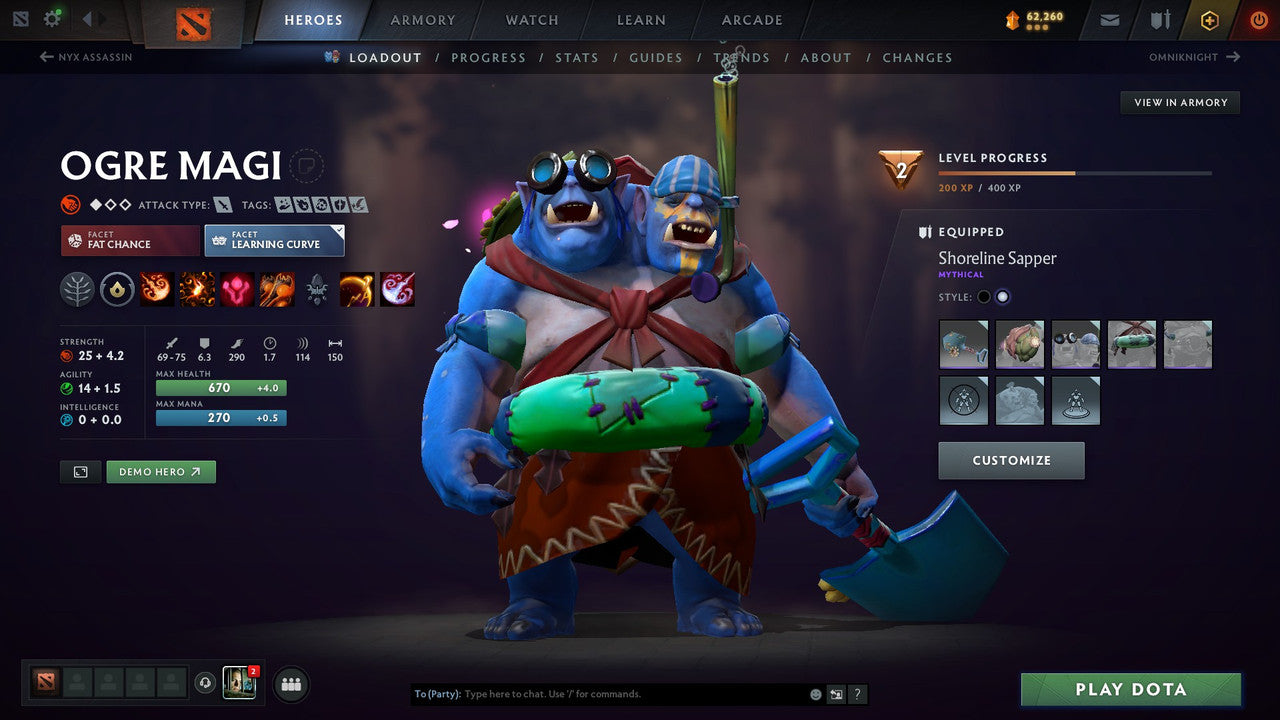Click the party chat input field

tap(600, 693)
